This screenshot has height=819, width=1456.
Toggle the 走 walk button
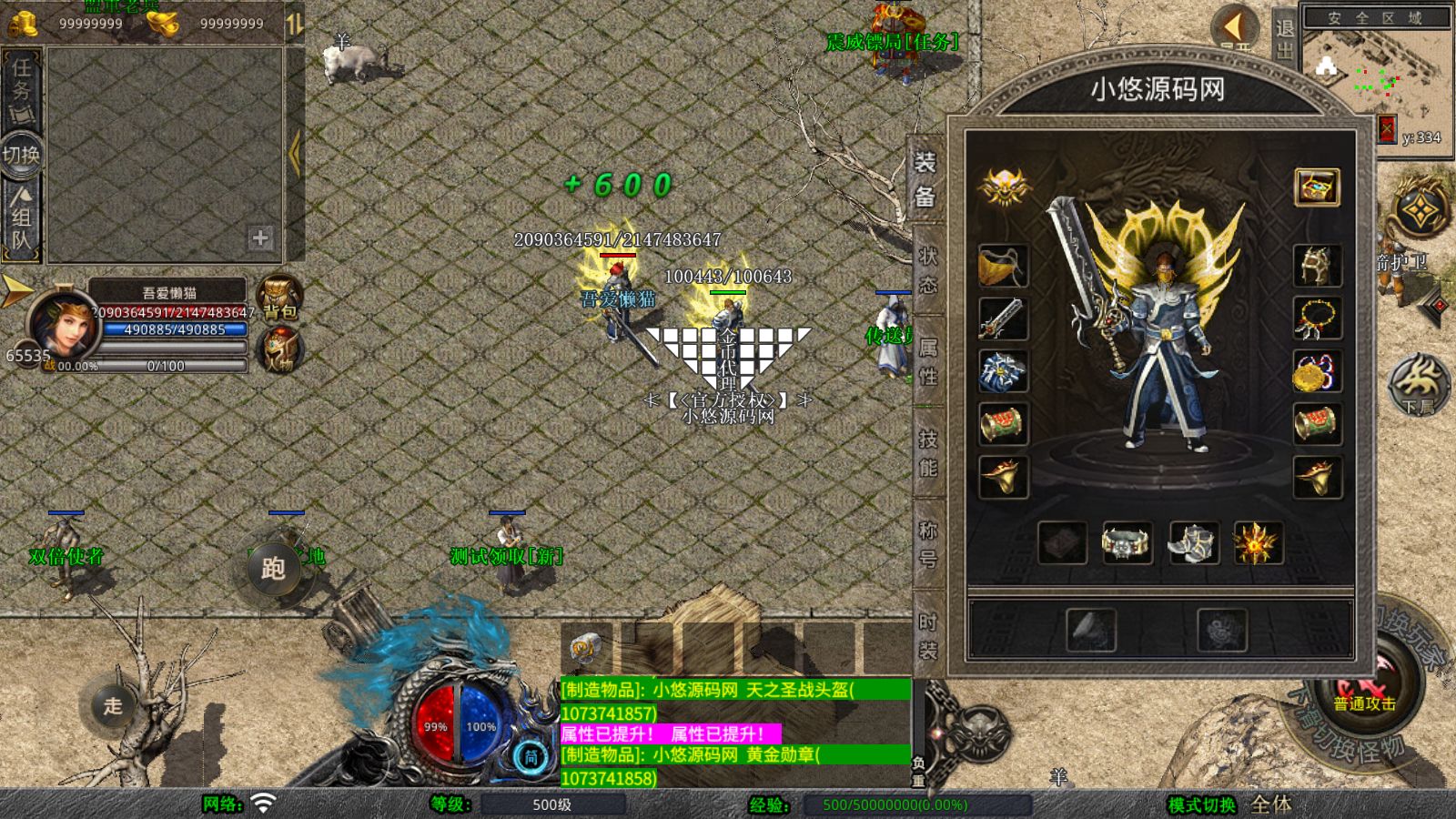click(x=113, y=705)
